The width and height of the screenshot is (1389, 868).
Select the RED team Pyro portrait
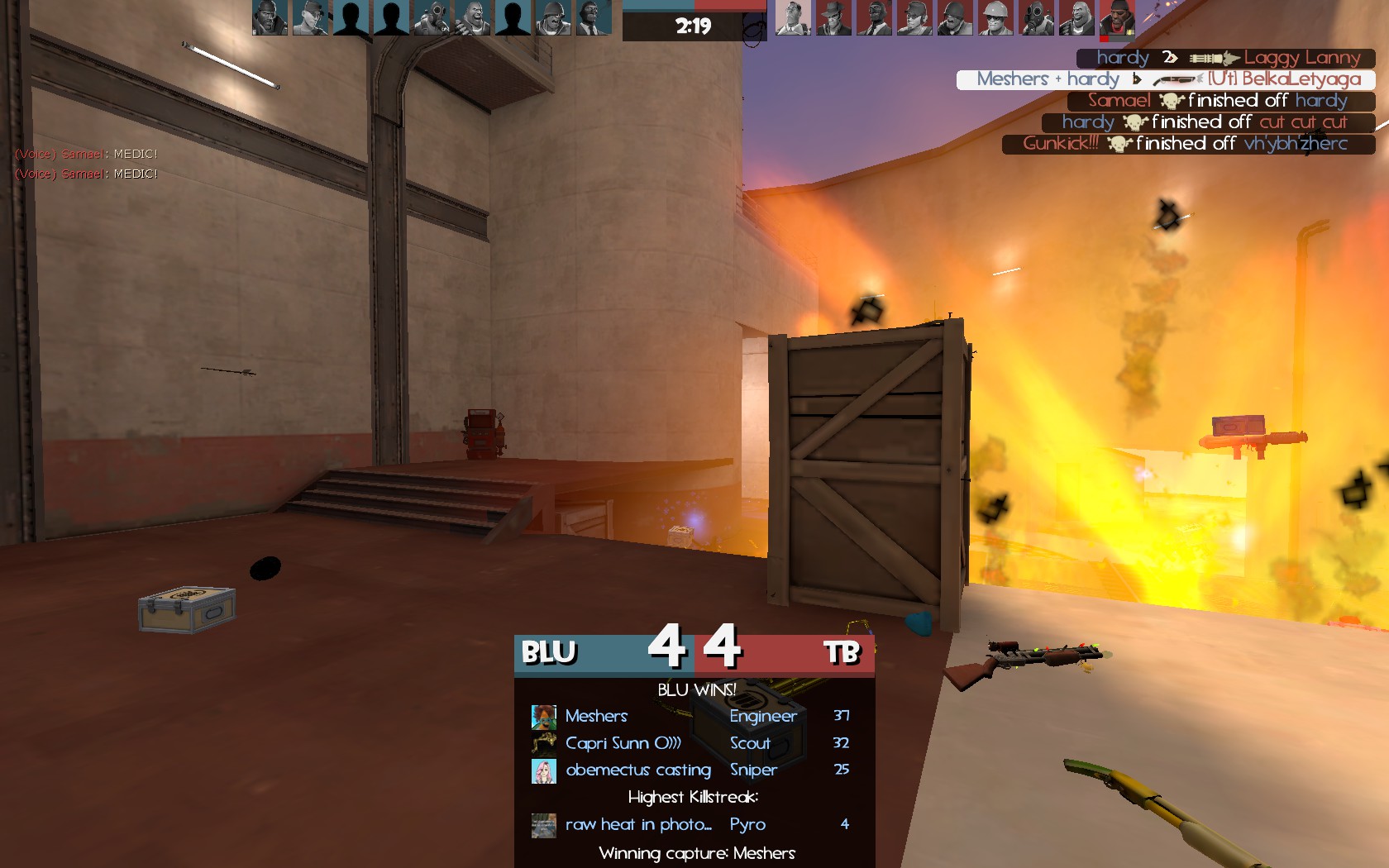pyautogui.click(x=1036, y=17)
